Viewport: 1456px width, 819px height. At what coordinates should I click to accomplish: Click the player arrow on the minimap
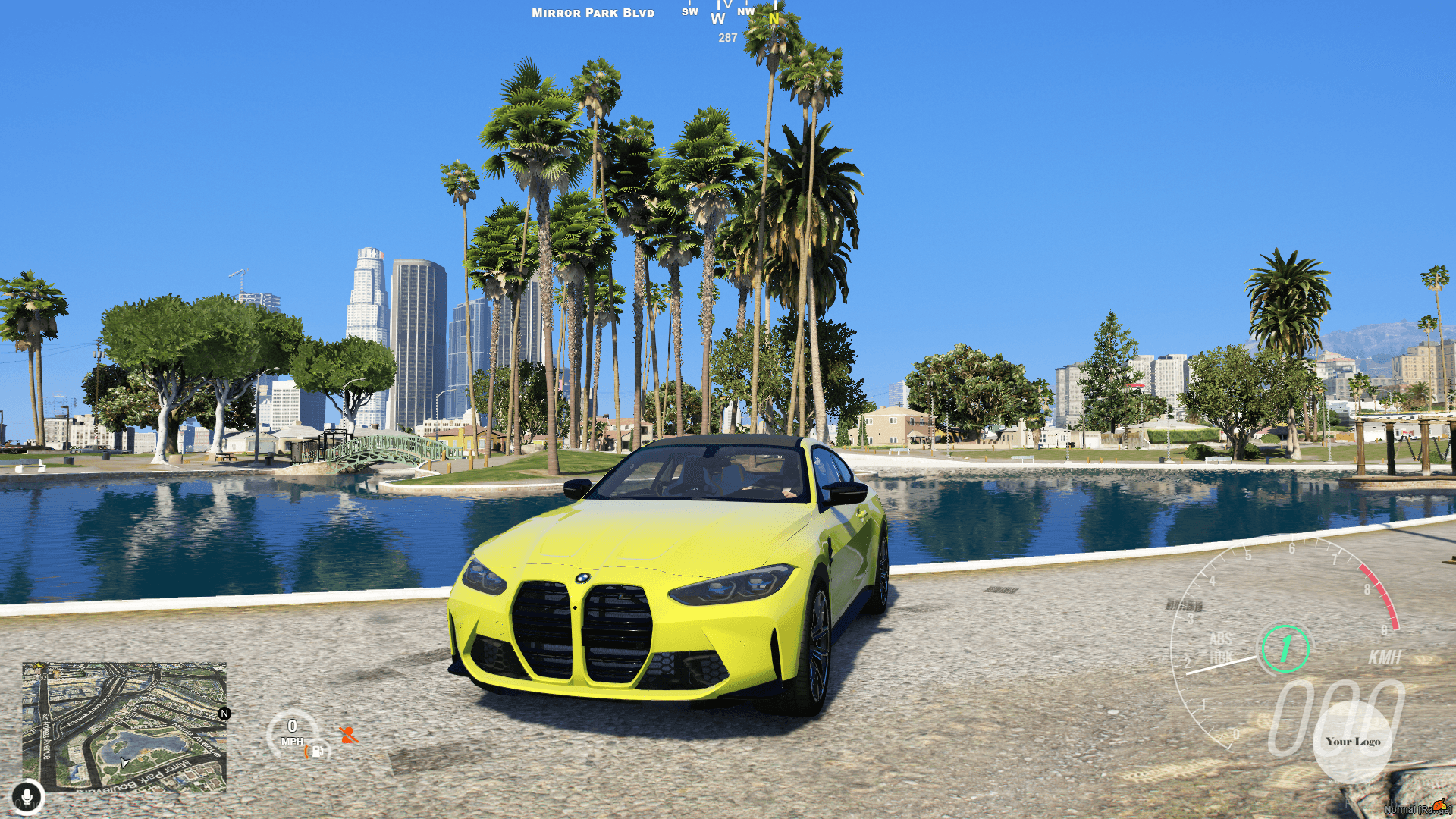[124, 762]
